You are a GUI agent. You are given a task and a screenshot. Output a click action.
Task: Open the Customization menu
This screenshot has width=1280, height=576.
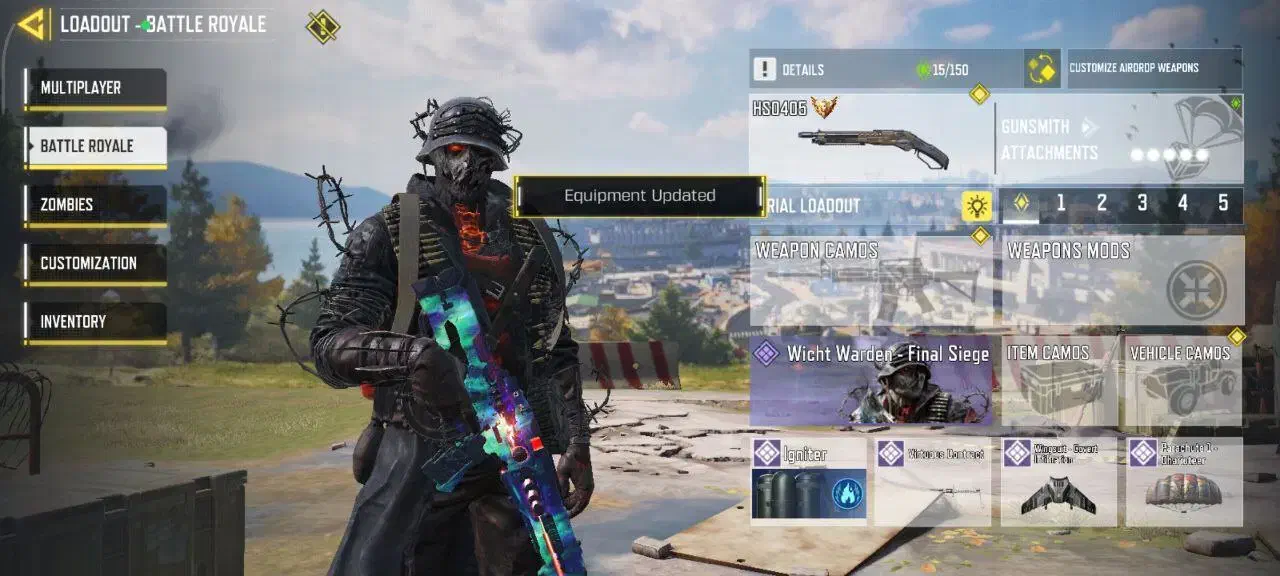pos(96,263)
